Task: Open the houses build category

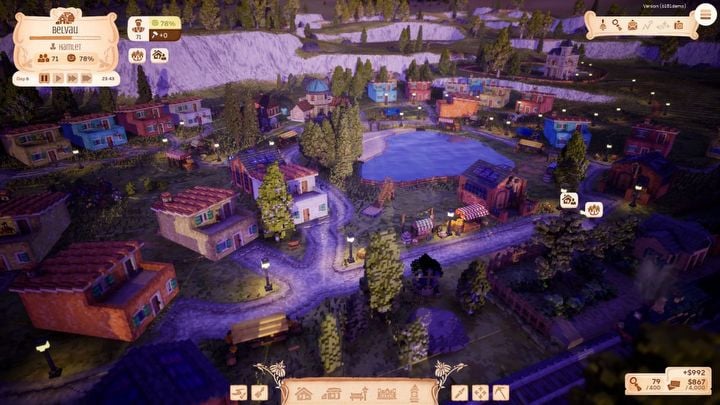Action: (304, 393)
